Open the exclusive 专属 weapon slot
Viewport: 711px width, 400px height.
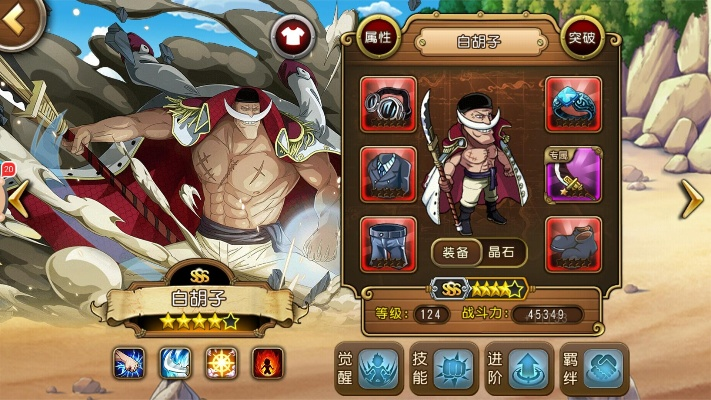[574, 174]
